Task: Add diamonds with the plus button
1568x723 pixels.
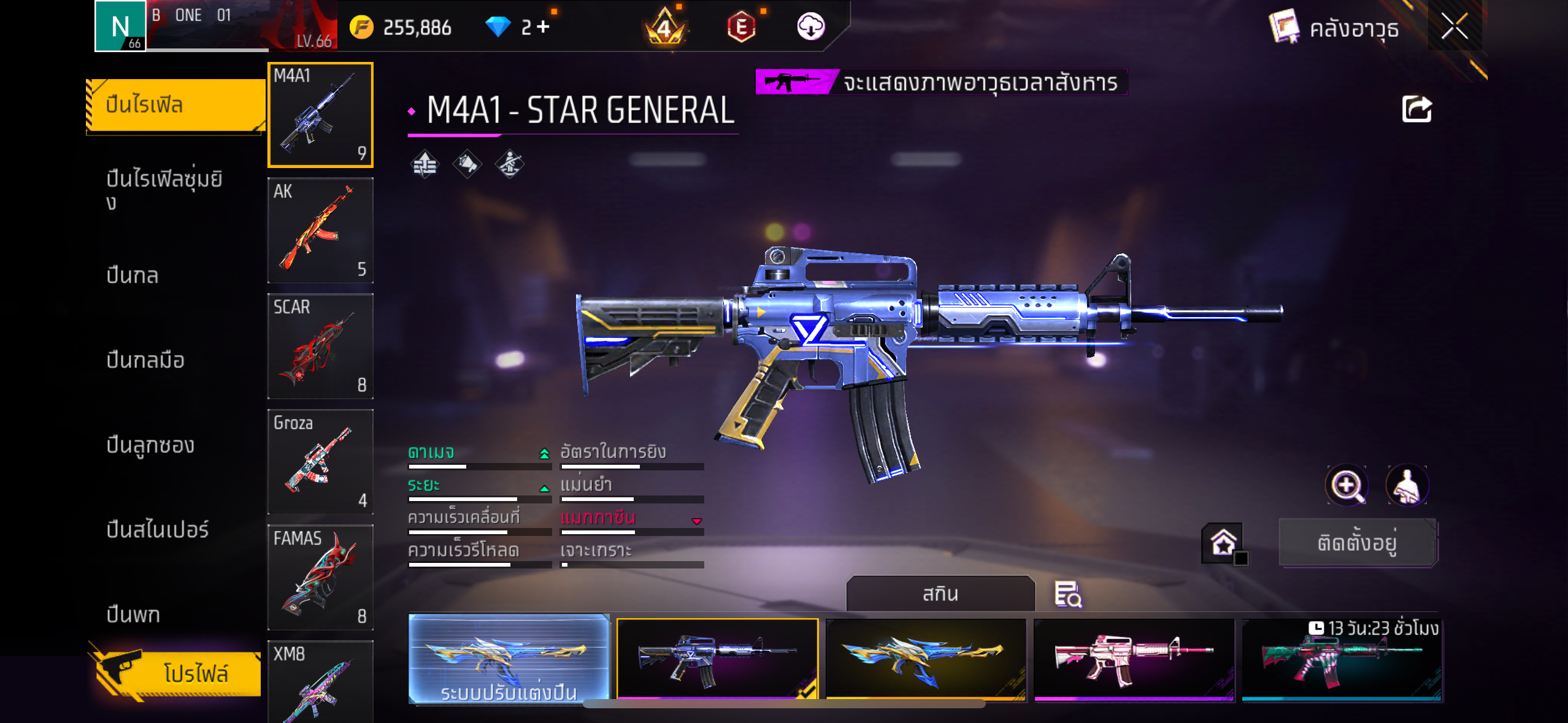Action: tap(544, 27)
